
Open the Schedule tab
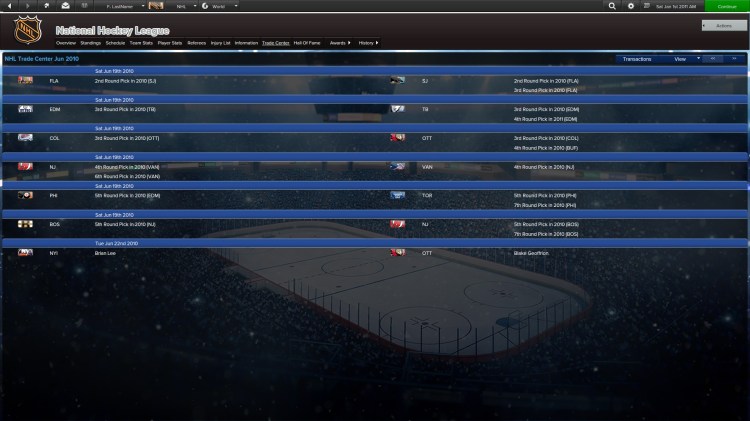(x=115, y=44)
